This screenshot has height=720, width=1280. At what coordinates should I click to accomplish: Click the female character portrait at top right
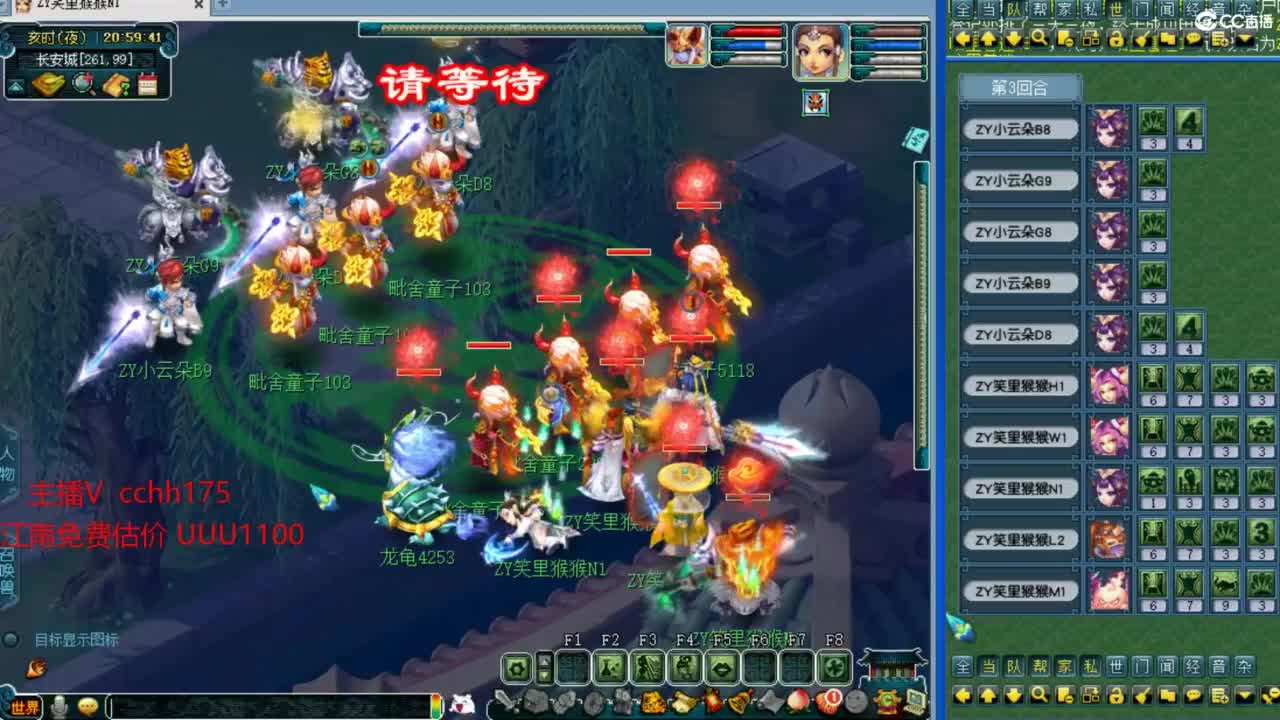tap(819, 50)
